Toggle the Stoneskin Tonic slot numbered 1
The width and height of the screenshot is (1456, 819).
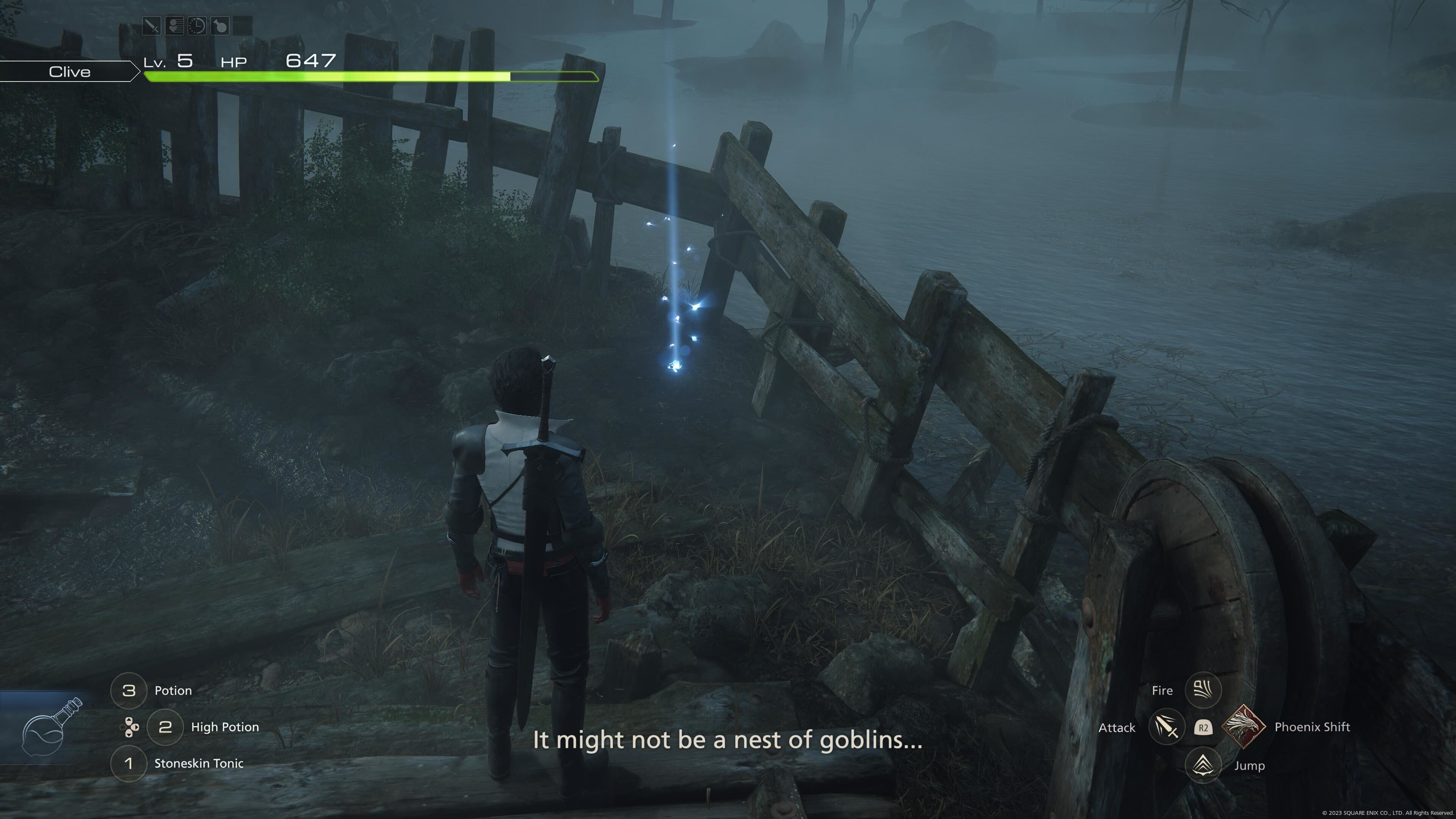129,763
